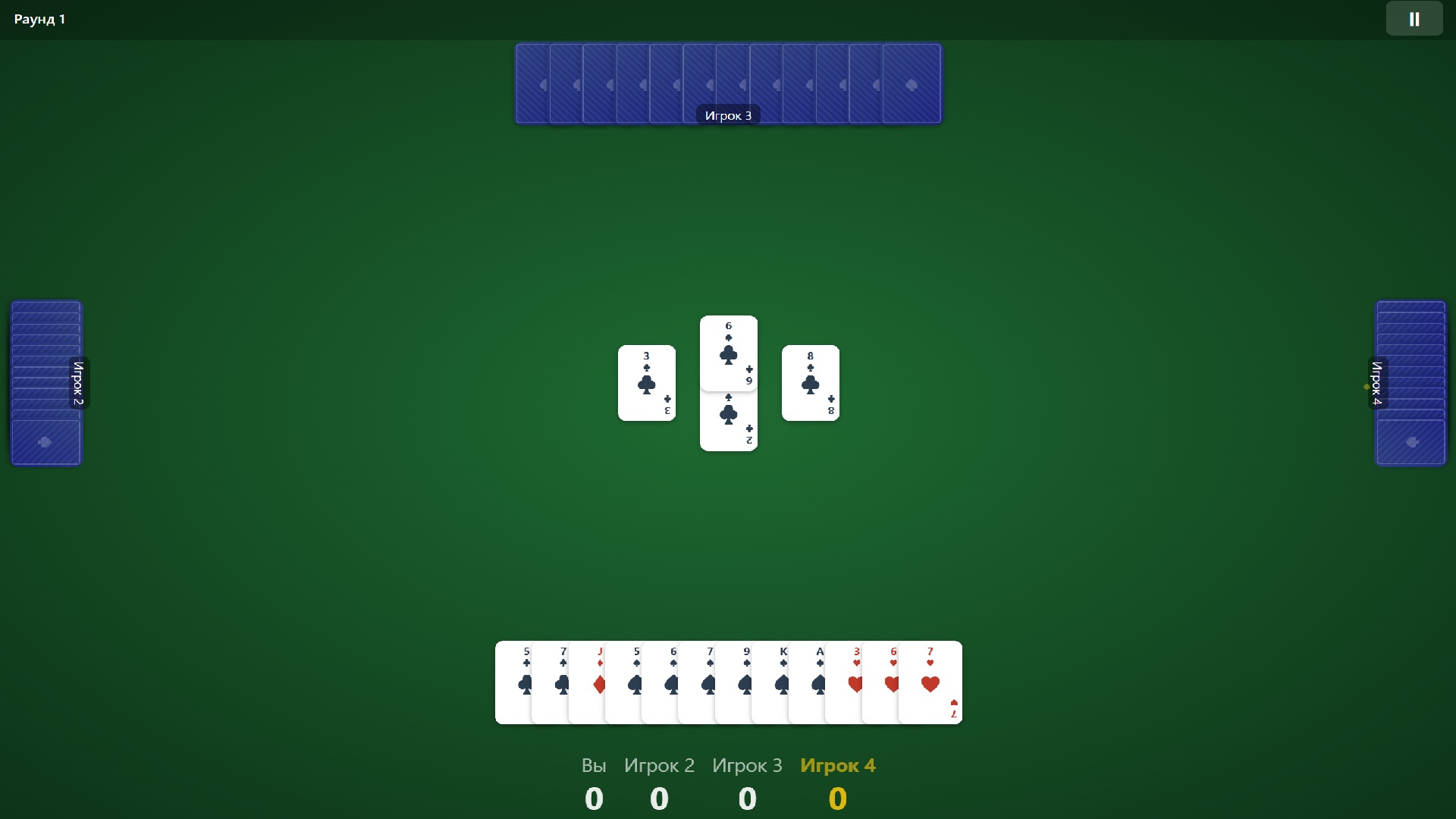Select the Игрок 4 highlighted score tab
The width and height of the screenshot is (1456, 819).
point(837,765)
